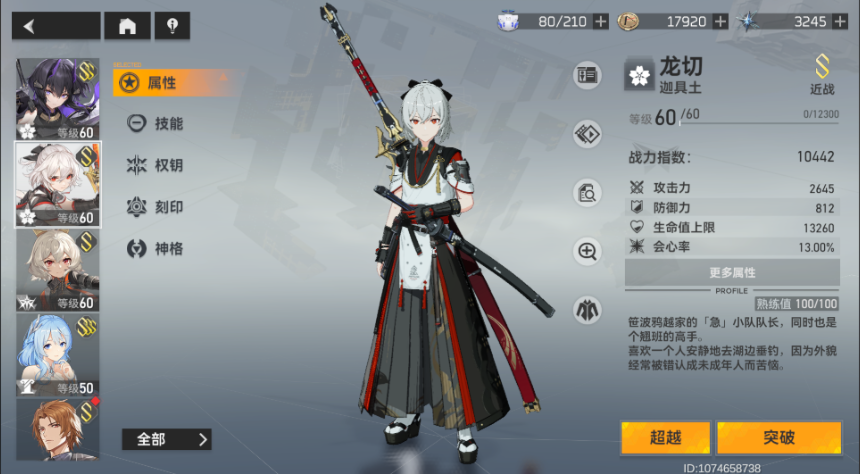This screenshot has height=474, width=860.
Task: Tap the 超越 transcend button
Action: [x=665, y=437]
